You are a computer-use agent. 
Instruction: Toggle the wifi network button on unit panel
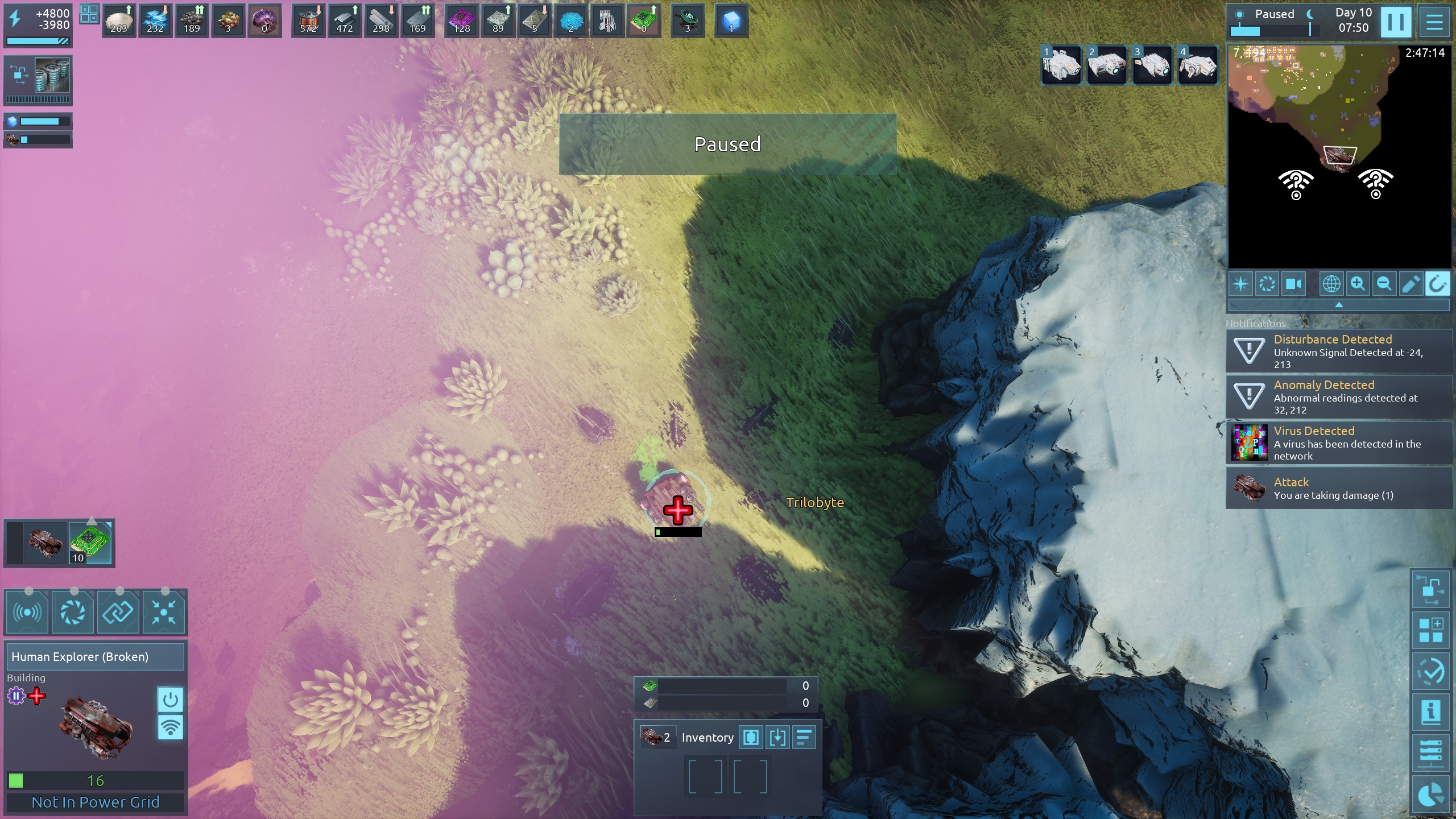coord(170,727)
